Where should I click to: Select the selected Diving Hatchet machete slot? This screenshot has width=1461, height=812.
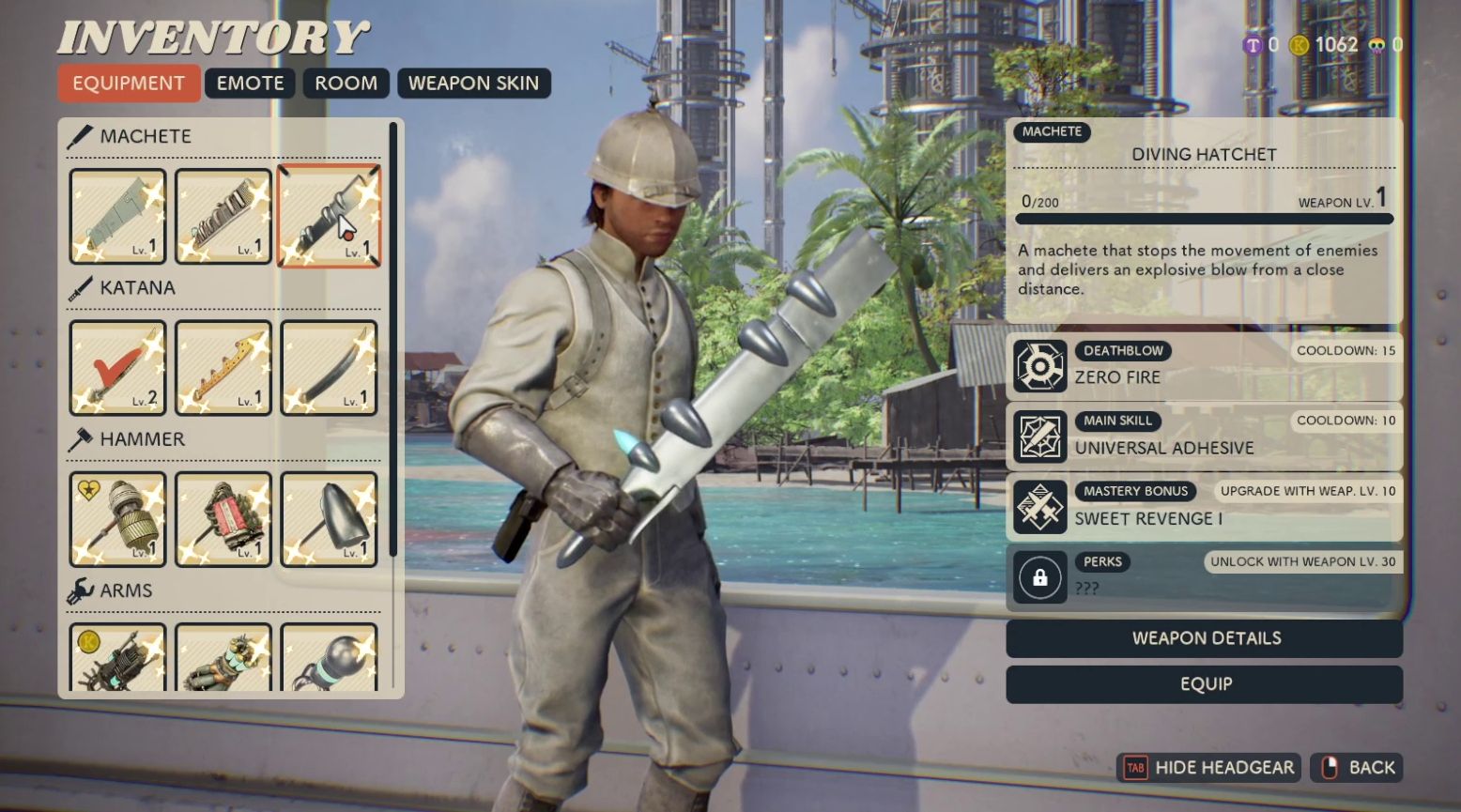(329, 216)
